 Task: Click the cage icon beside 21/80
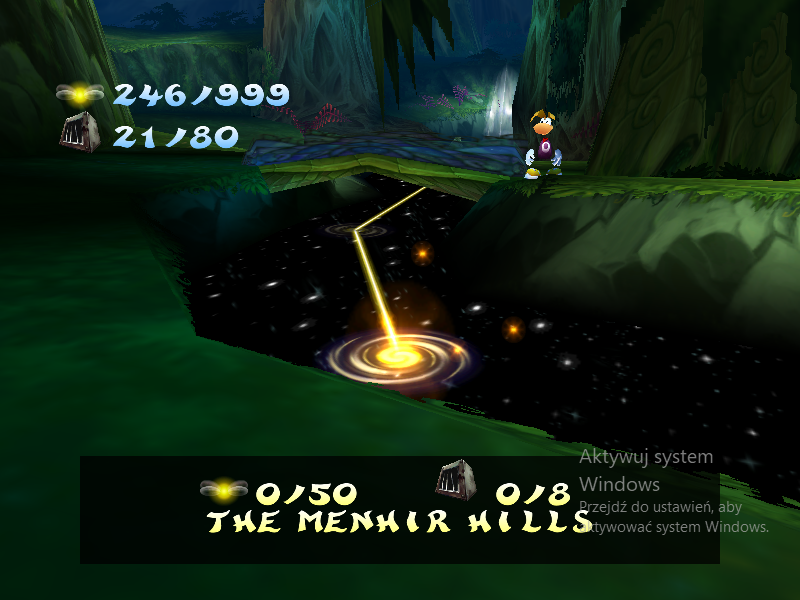[x=79, y=134]
